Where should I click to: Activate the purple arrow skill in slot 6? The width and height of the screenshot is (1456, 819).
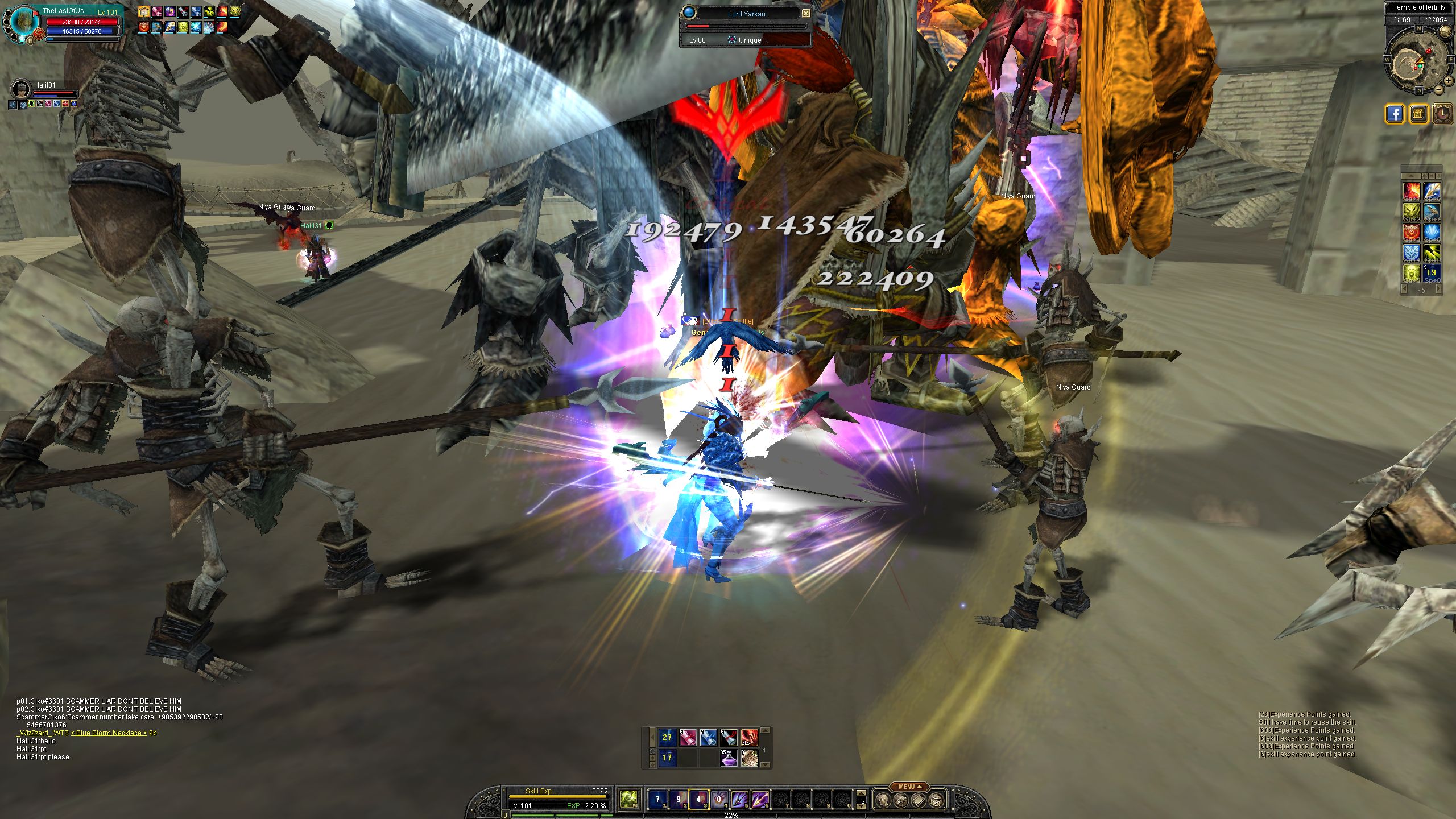(760, 800)
